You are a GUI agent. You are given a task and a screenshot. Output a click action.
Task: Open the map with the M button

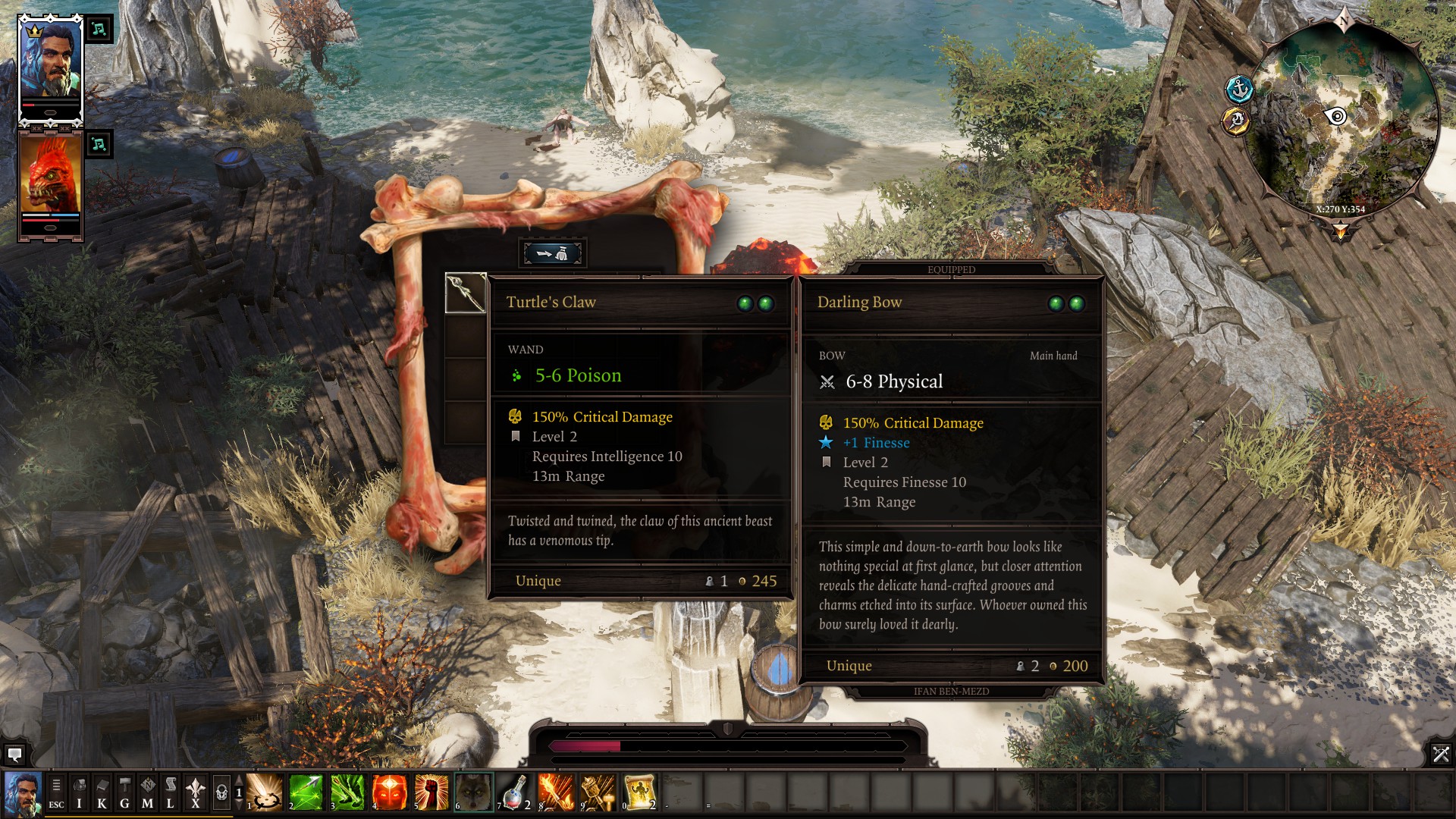pos(147,792)
